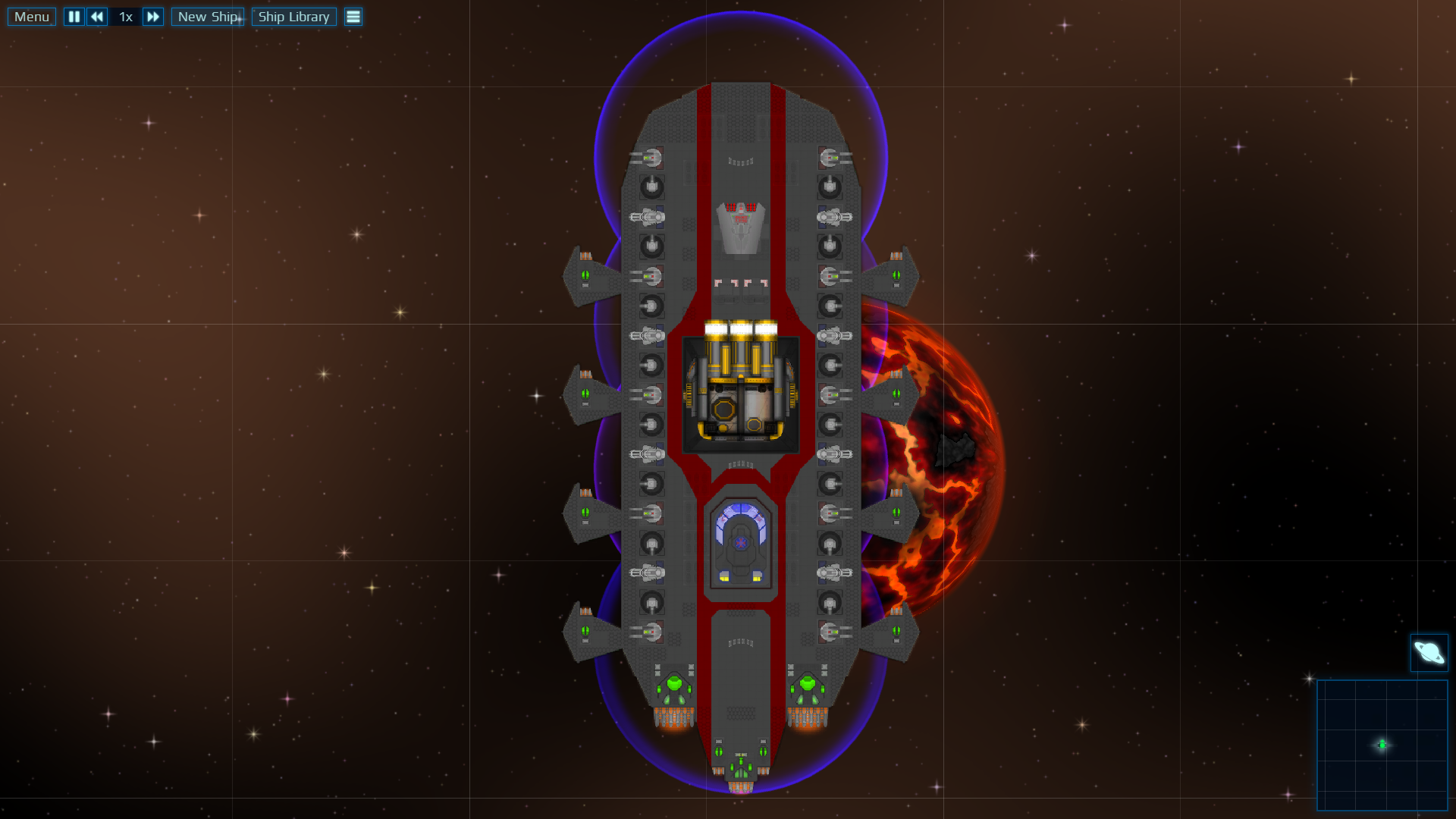Image resolution: width=1456 pixels, height=819 pixels.
Task: Open the Menu button
Action: pos(32,17)
